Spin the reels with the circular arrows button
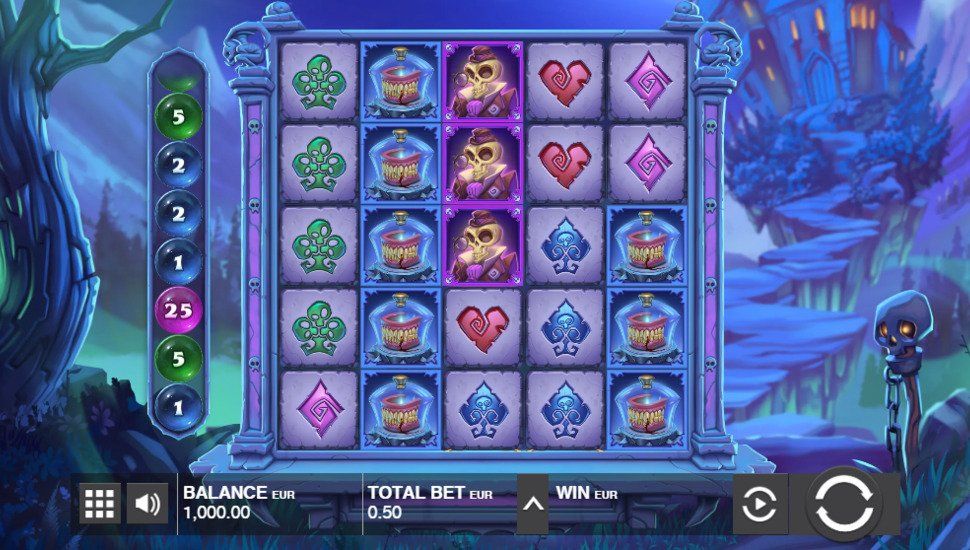 click(845, 502)
